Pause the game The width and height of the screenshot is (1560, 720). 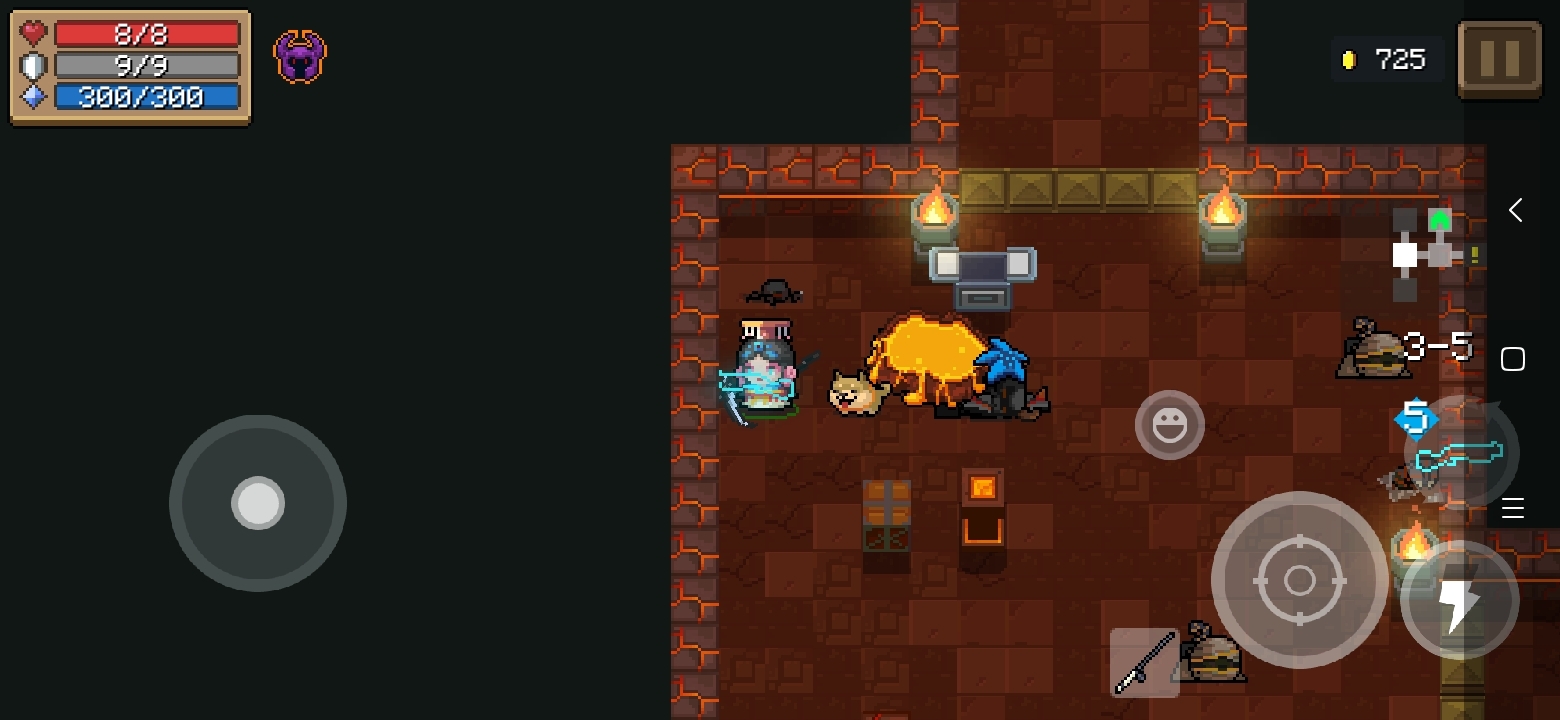click(1499, 59)
